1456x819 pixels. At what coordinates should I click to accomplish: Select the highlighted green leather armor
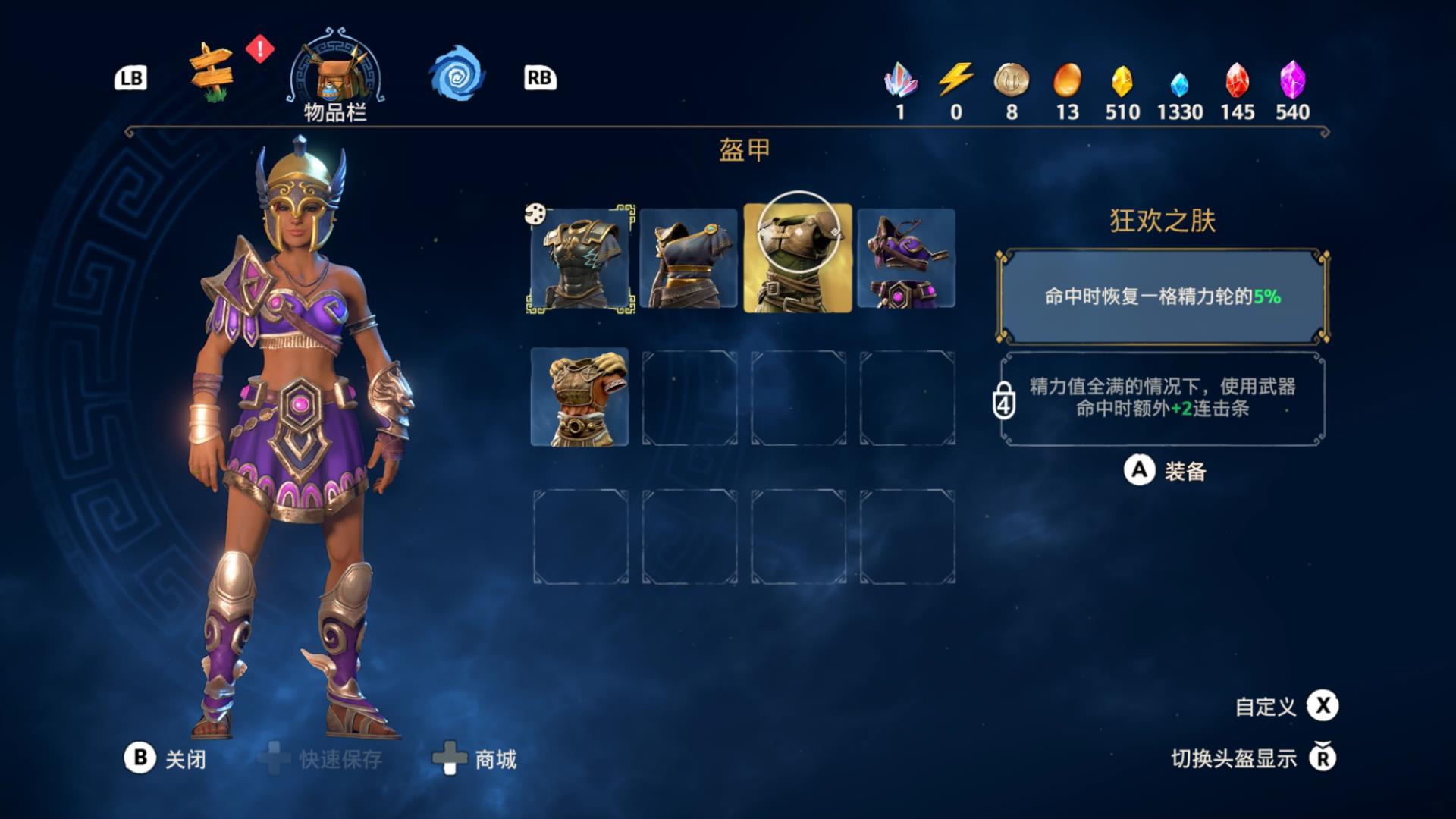point(798,259)
